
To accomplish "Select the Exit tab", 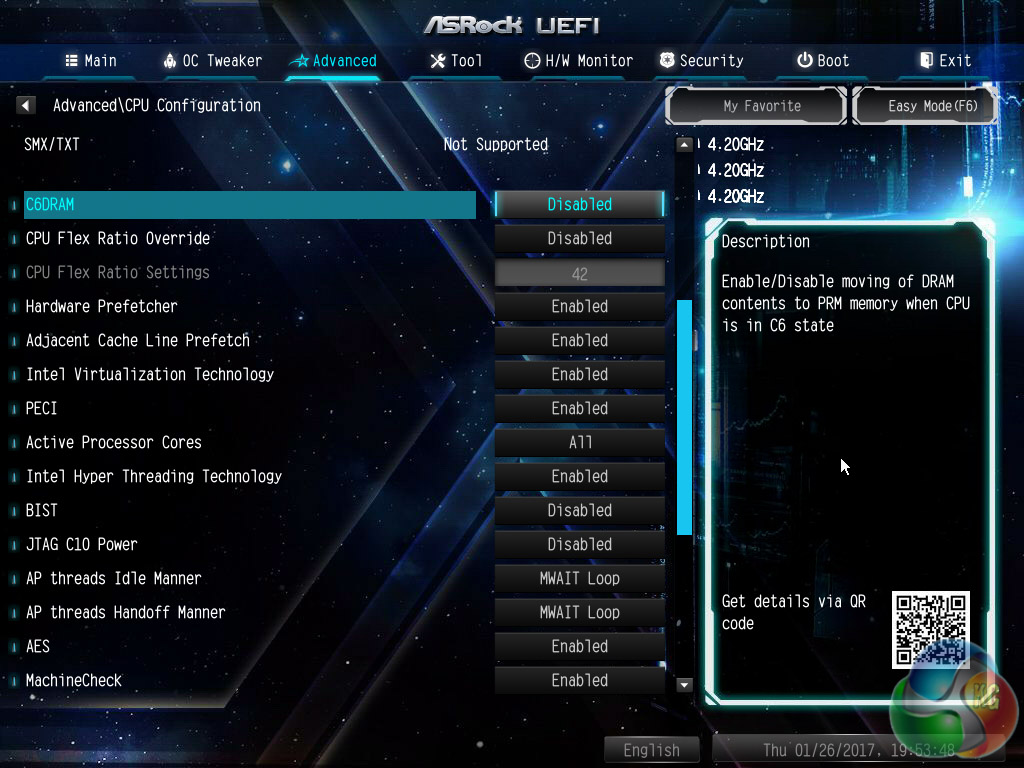I will point(945,61).
